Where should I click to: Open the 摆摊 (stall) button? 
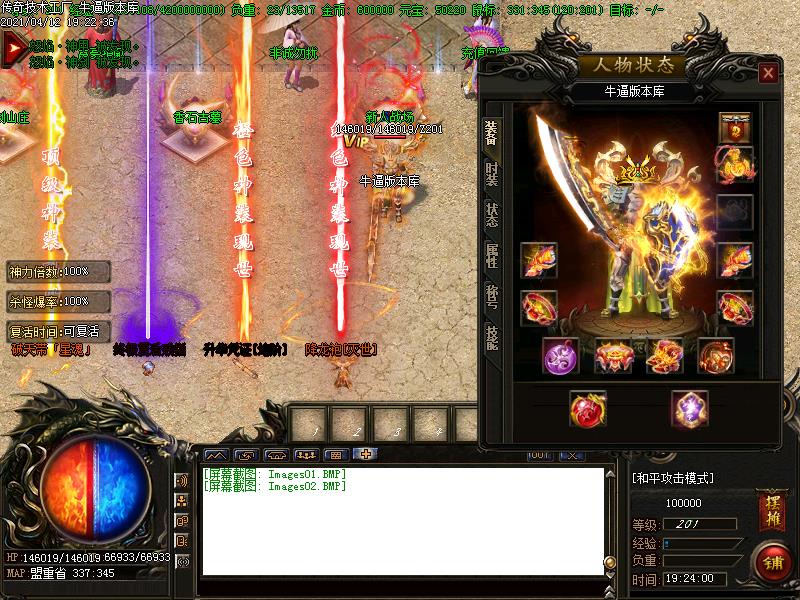[770, 505]
